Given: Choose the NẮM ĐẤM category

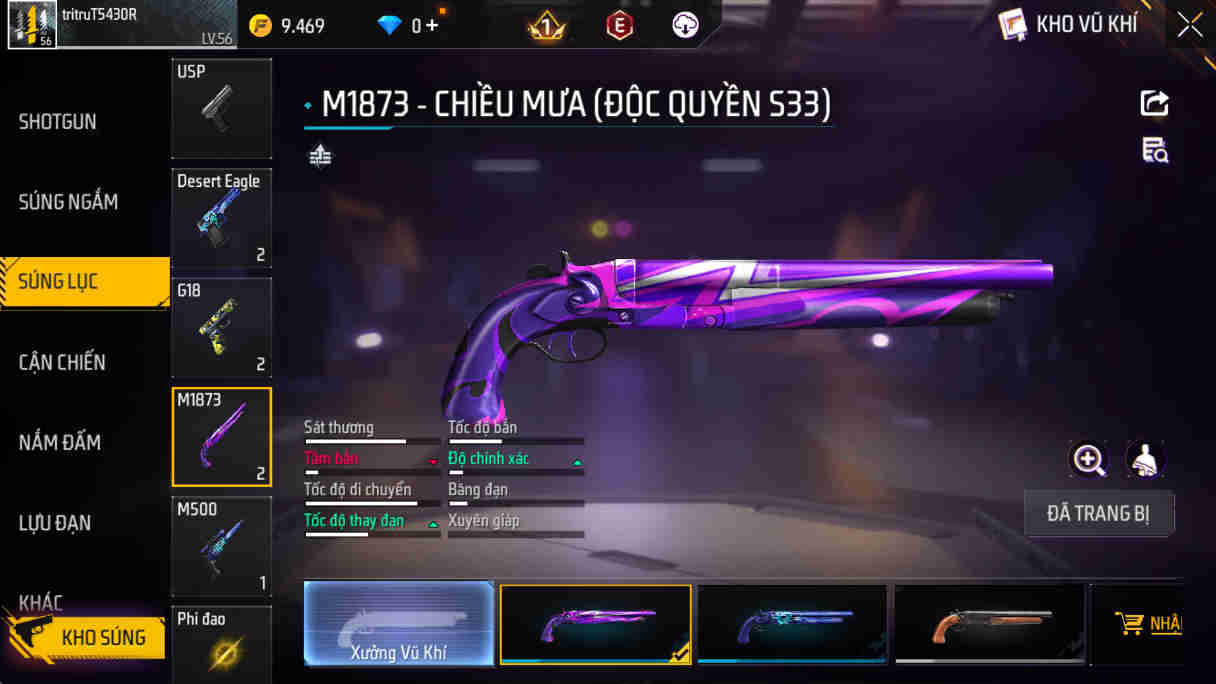Looking at the screenshot, I should pyautogui.click(x=60, y=442).
